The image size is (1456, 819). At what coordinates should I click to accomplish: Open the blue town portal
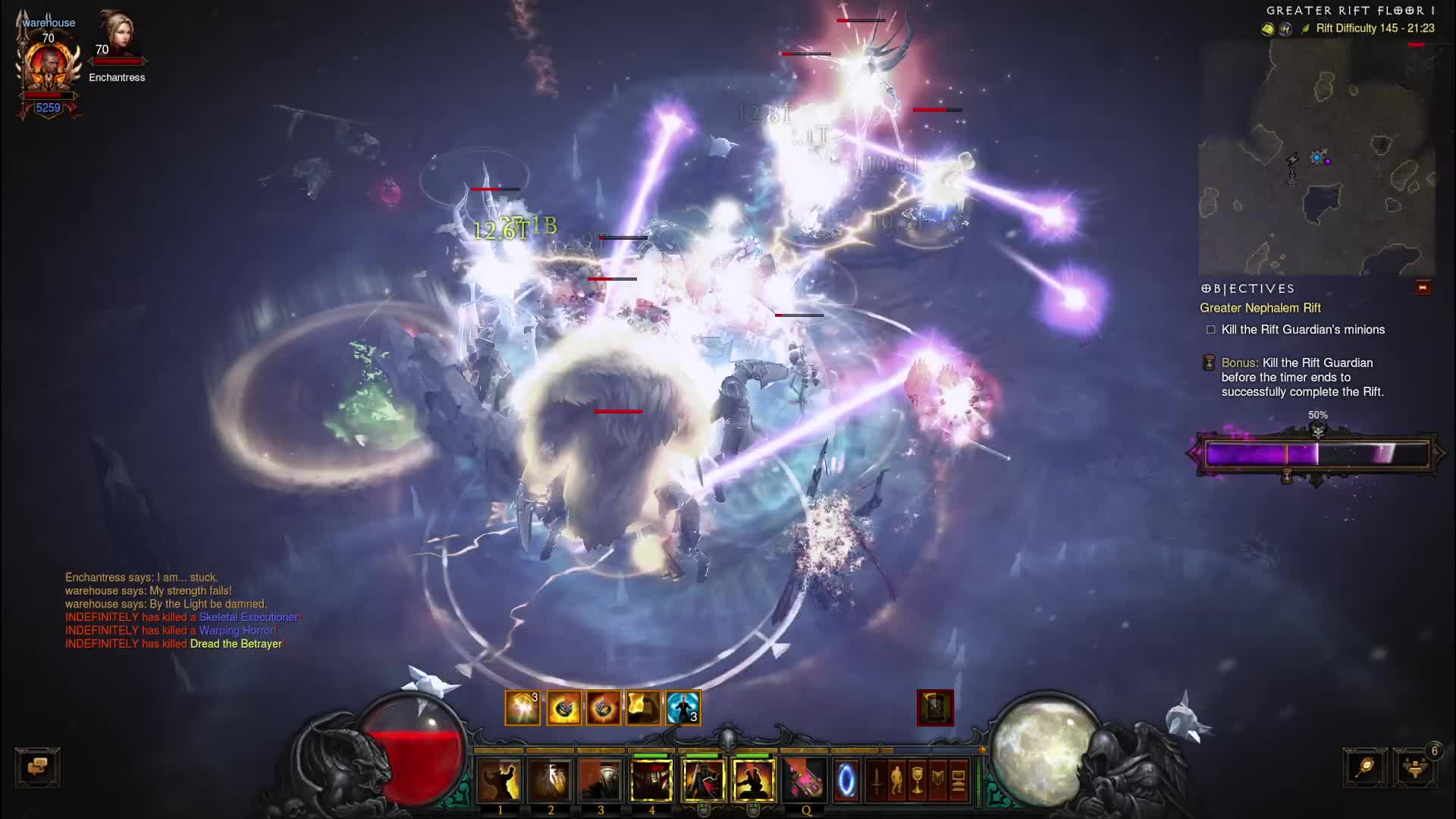click(x=846, y=780)
